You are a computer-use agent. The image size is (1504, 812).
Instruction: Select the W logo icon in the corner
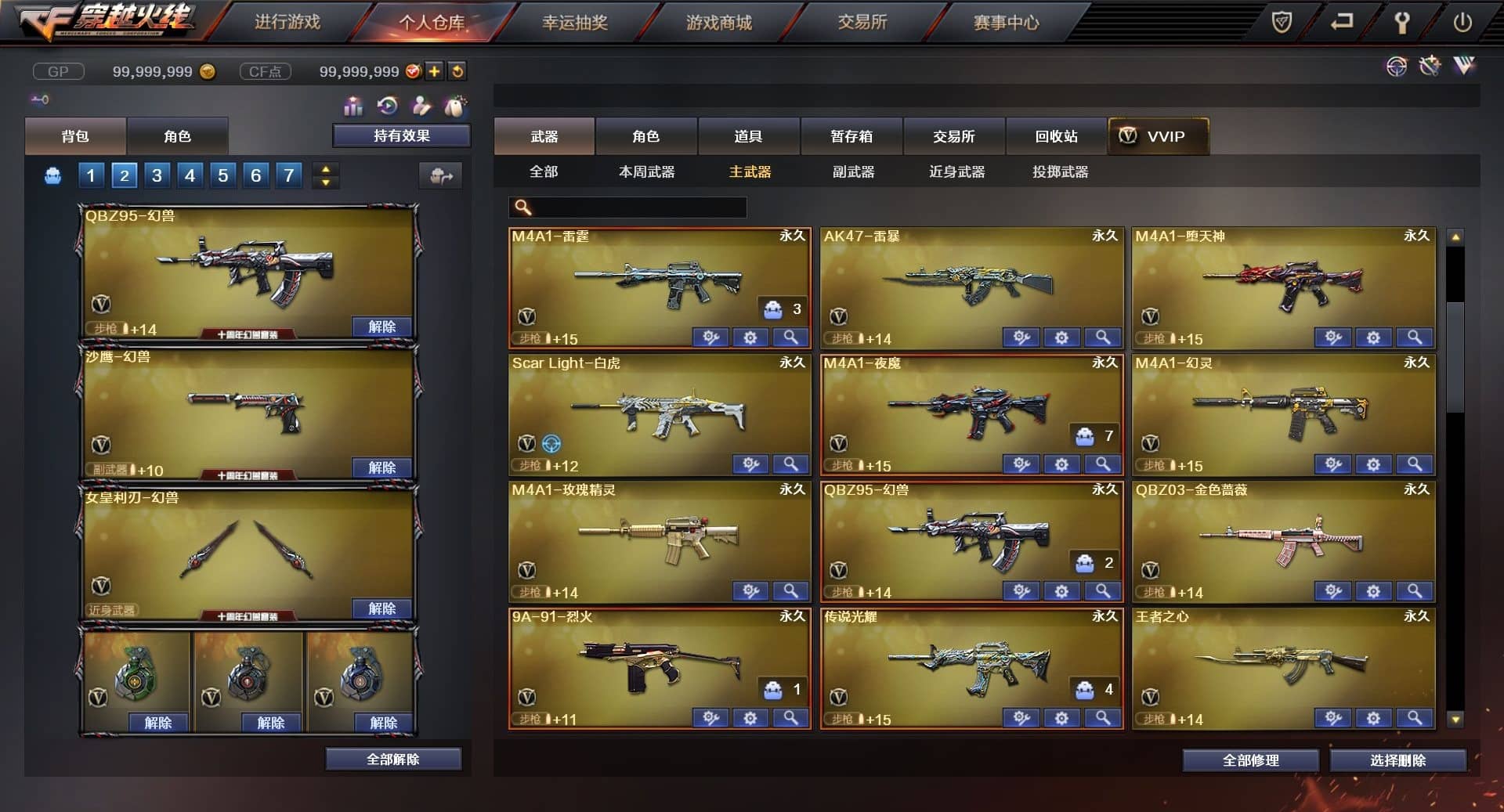pyautogui.click(x=1463, y=66)
